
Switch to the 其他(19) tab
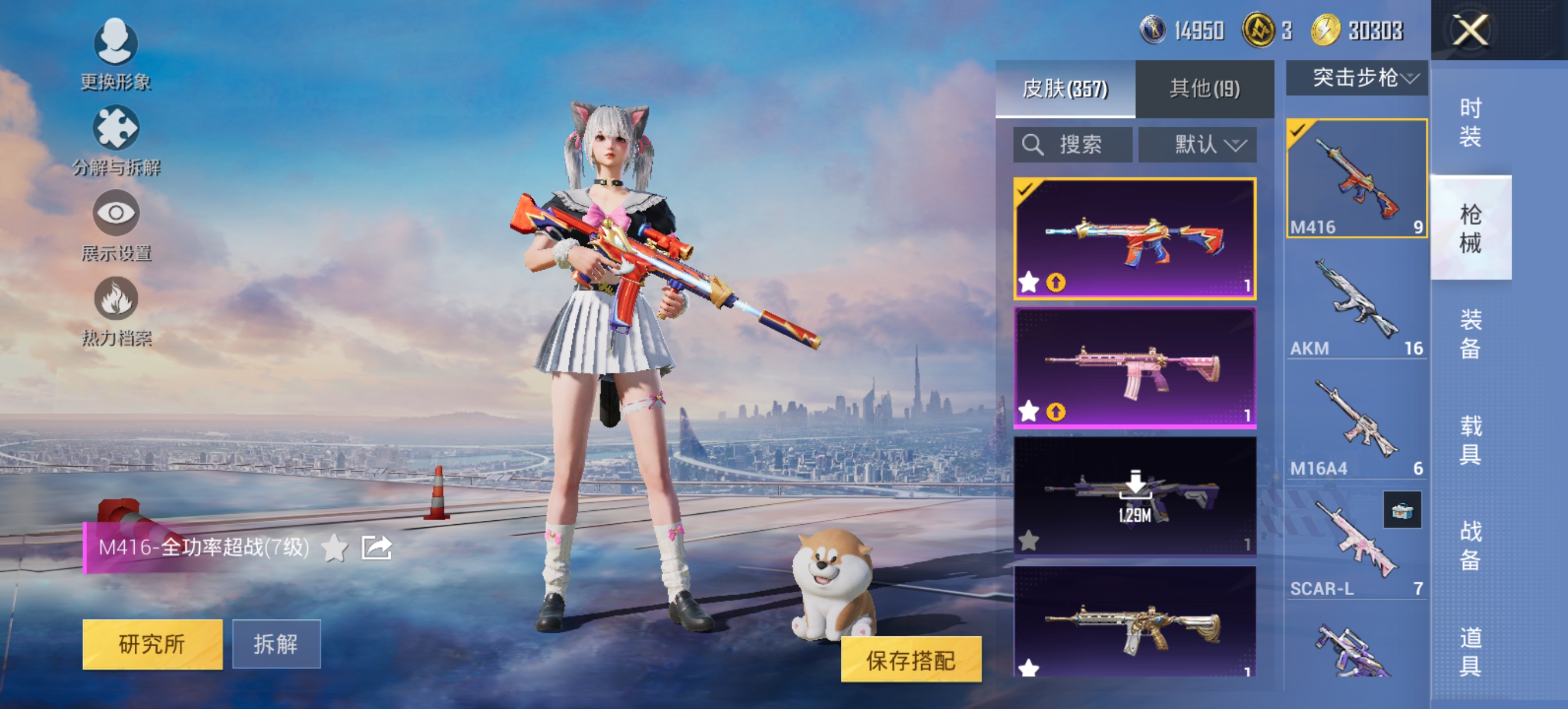point(1206,88)
